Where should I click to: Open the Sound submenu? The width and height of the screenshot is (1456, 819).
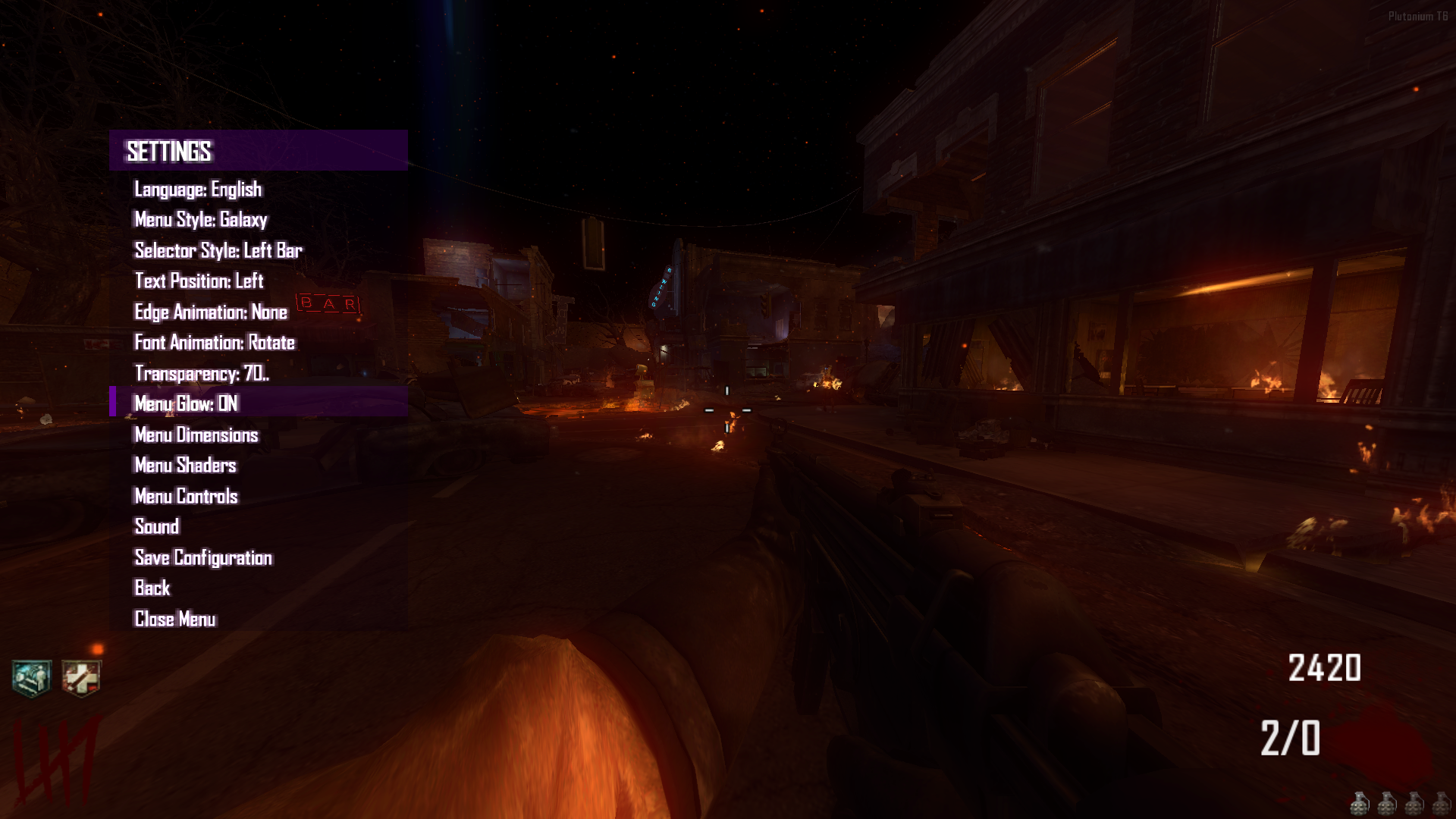pyautogui.click(x=156, y=526)
